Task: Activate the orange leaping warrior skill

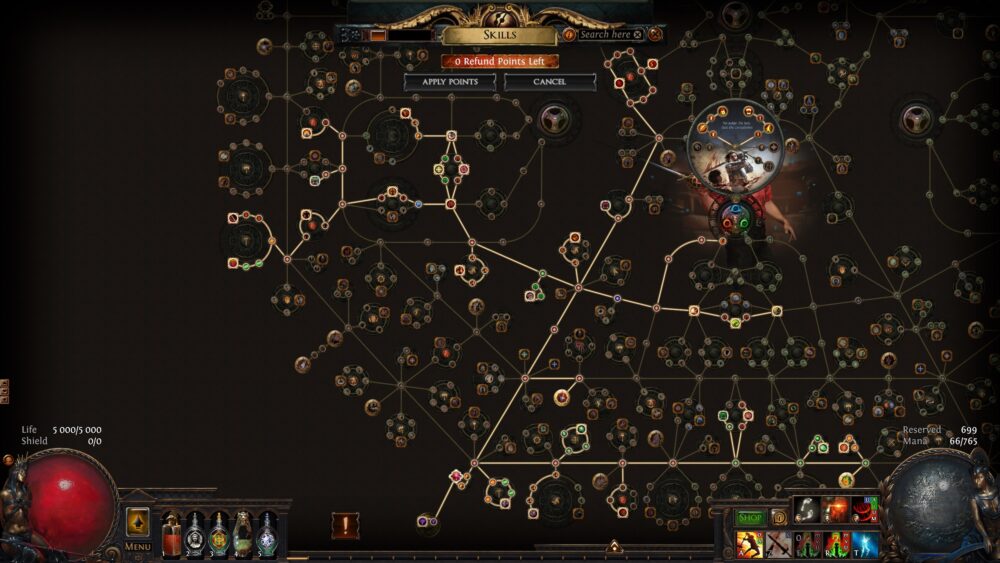Action: (749, 546)
